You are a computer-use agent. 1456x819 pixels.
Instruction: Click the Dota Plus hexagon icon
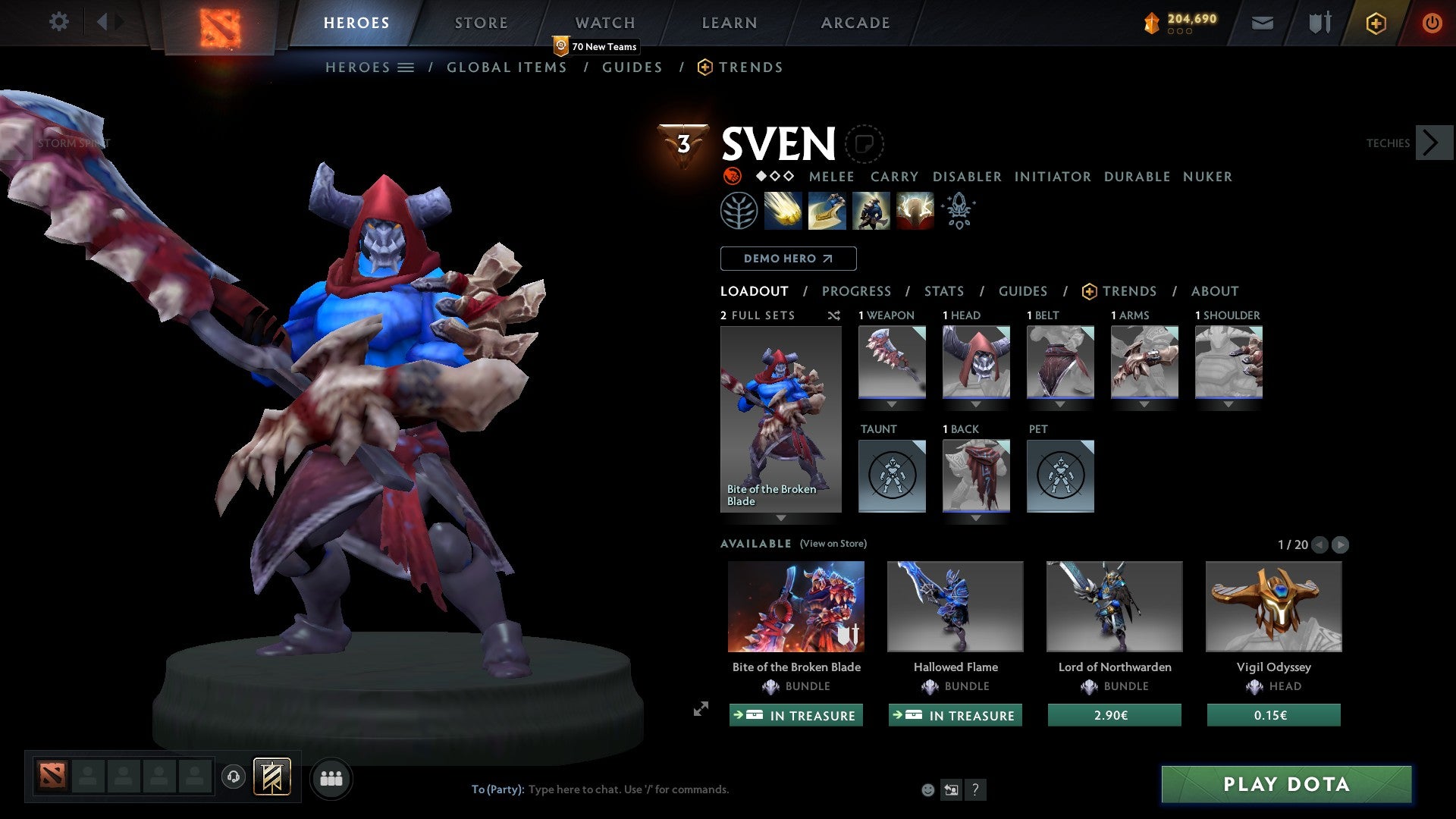tap(1375, 23)
